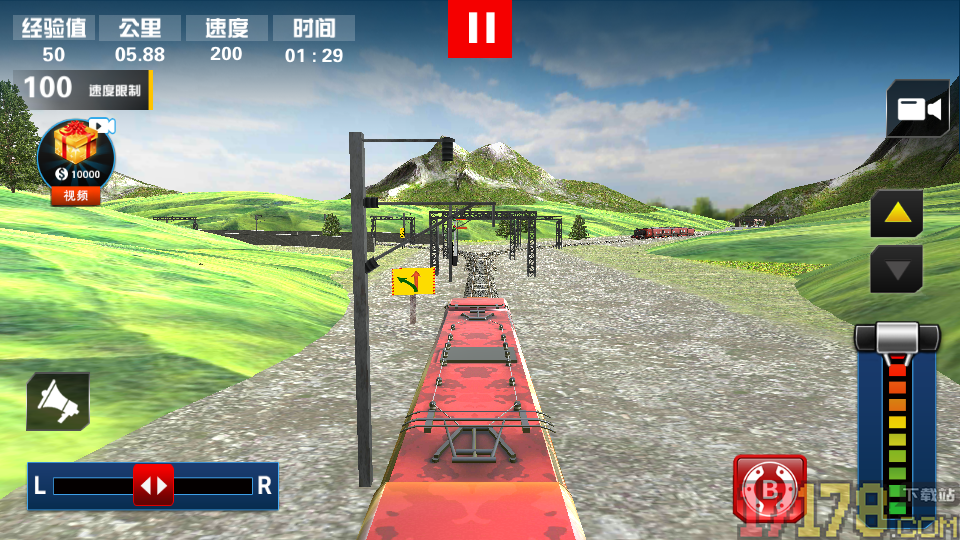960x540 pixels.
Task: Apply the red brake button
Action: (770, 489)
